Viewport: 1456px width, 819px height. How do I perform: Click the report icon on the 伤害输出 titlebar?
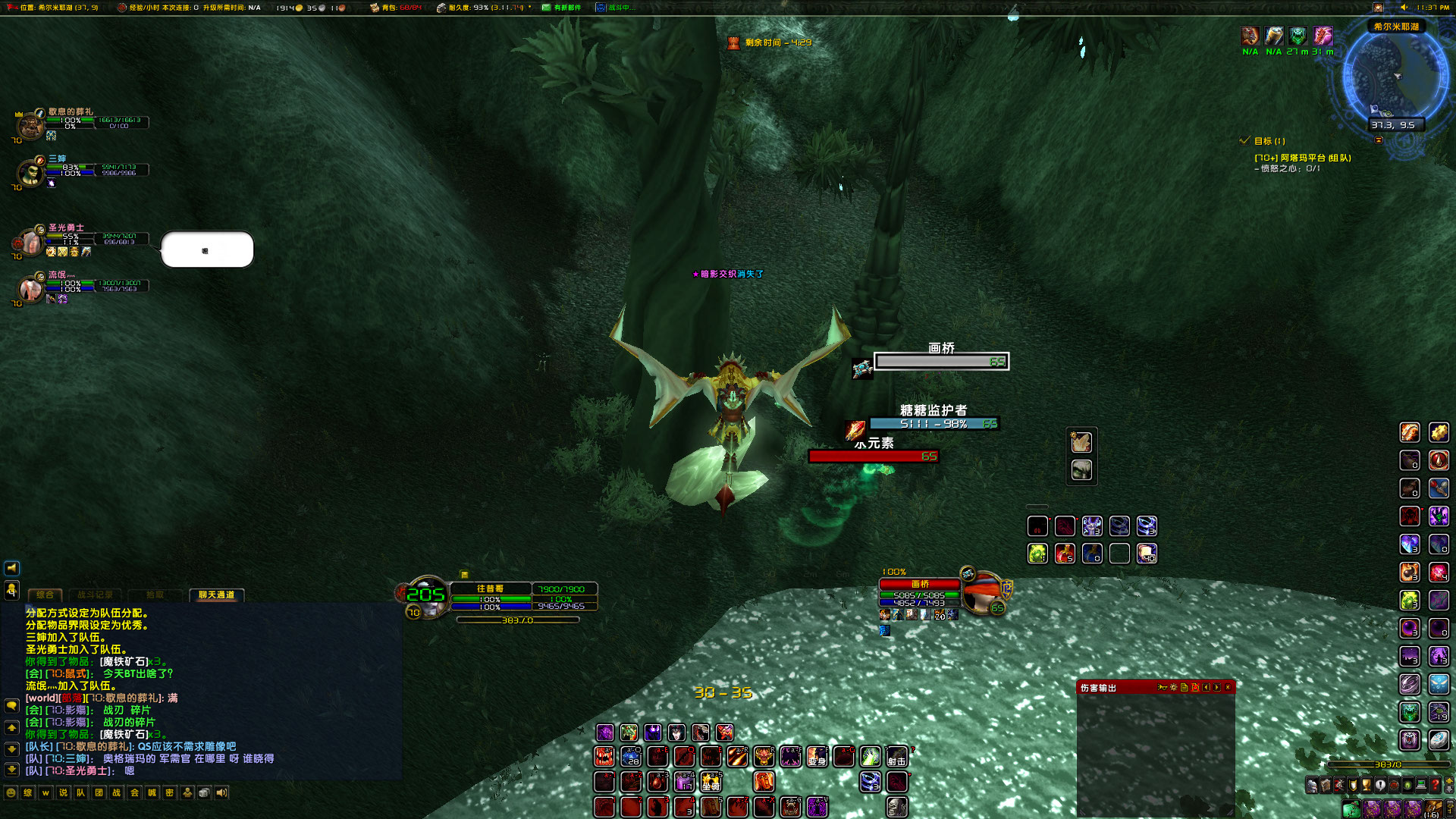[1184, 687]
